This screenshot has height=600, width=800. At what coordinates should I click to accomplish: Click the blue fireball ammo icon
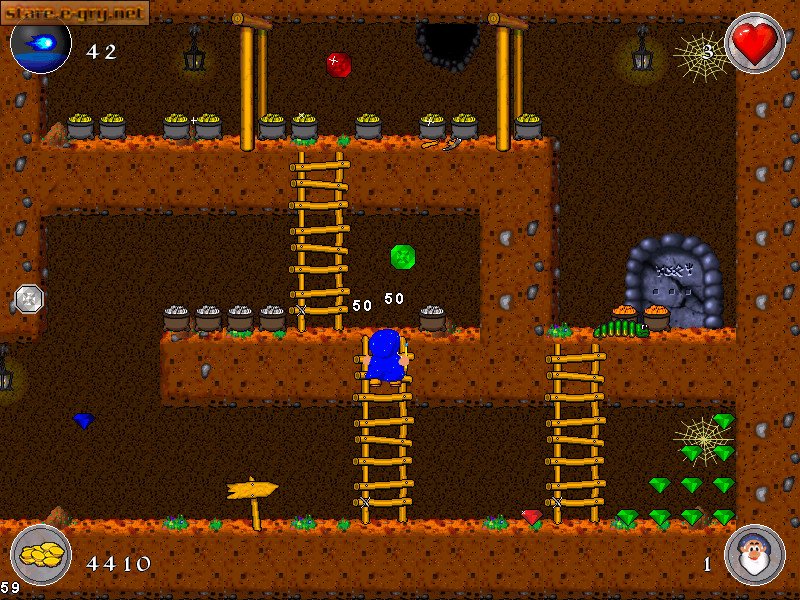(x=41, y=44)
